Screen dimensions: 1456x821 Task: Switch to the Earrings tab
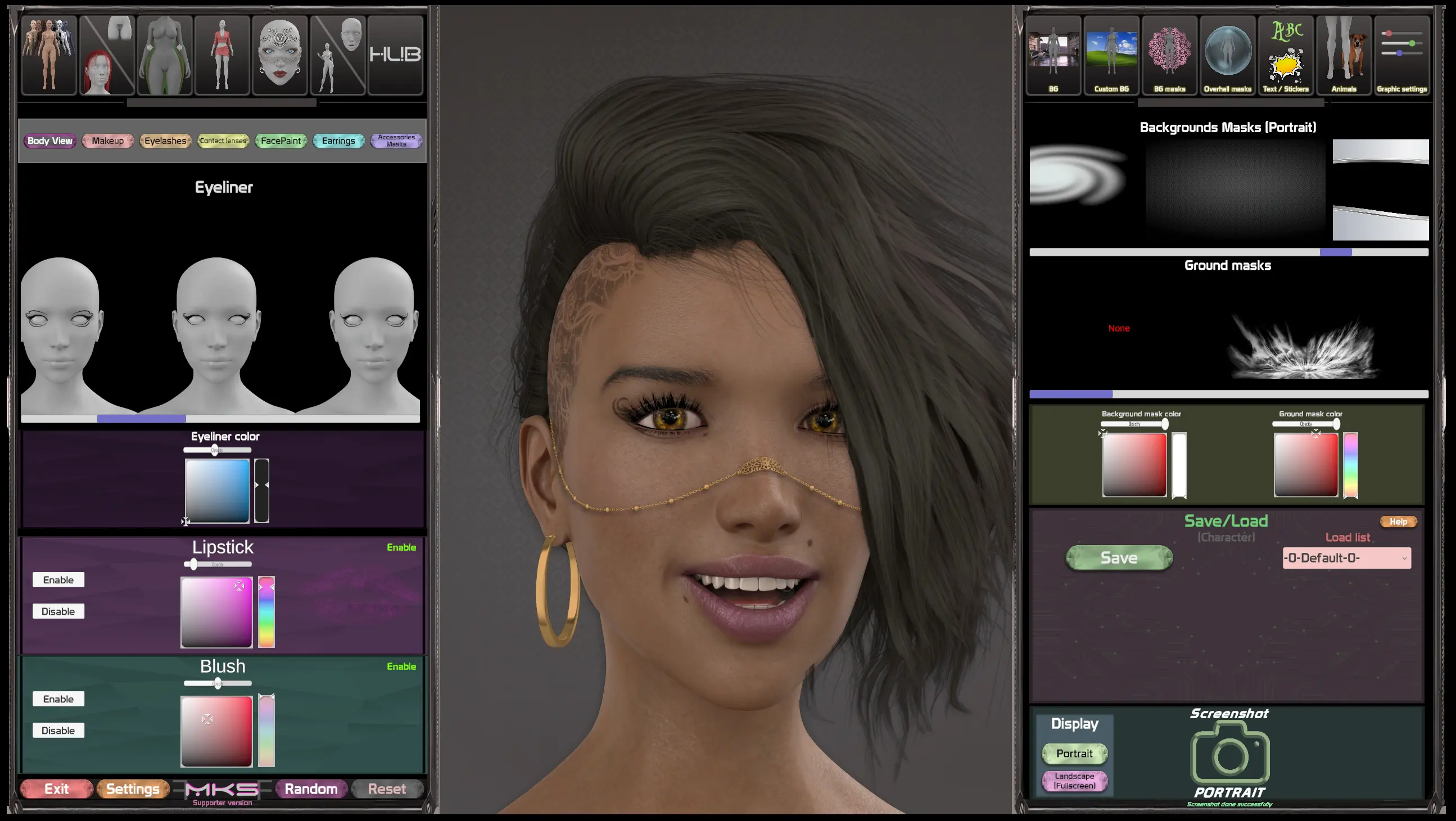(x=338, y=140)
